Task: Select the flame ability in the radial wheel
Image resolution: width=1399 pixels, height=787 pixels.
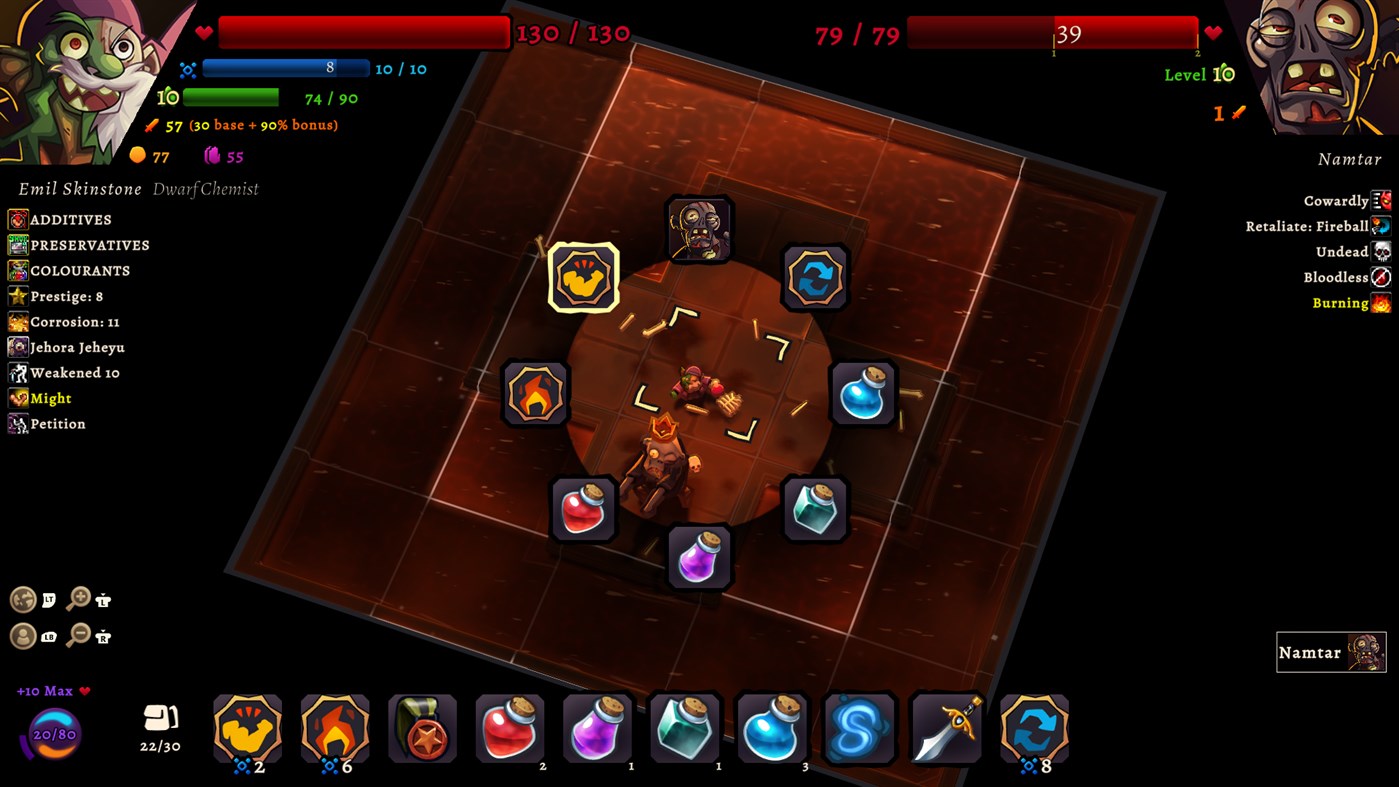Action: click(535, 394)
